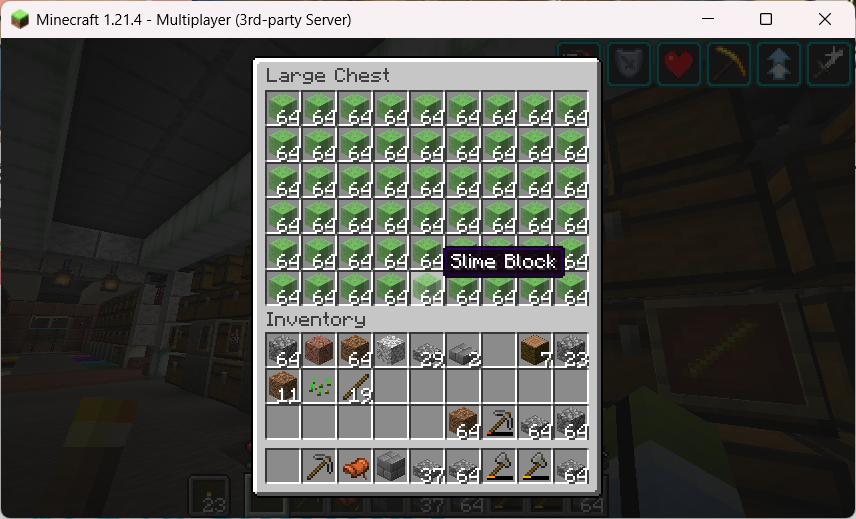The width and height of the screenshot is (856, 519).
Task: Close the Minecraft window
Action: 824,19
